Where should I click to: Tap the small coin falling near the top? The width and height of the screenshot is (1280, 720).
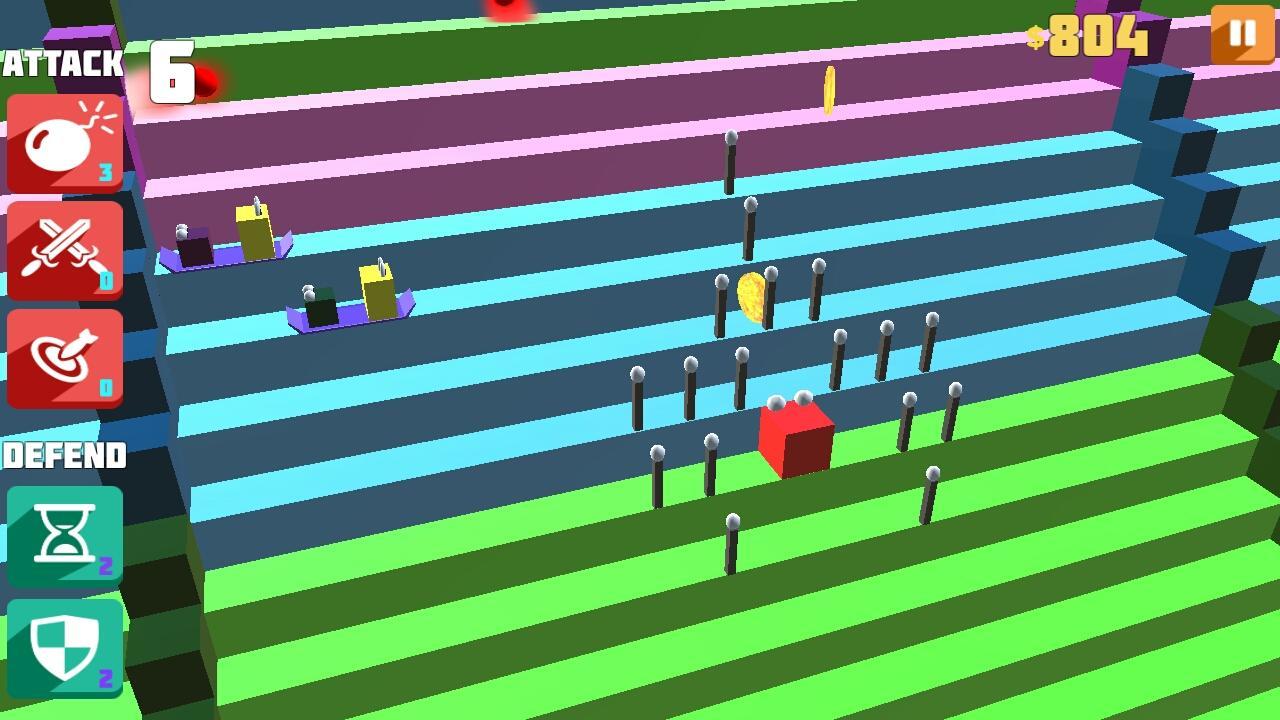click(828, 88)
